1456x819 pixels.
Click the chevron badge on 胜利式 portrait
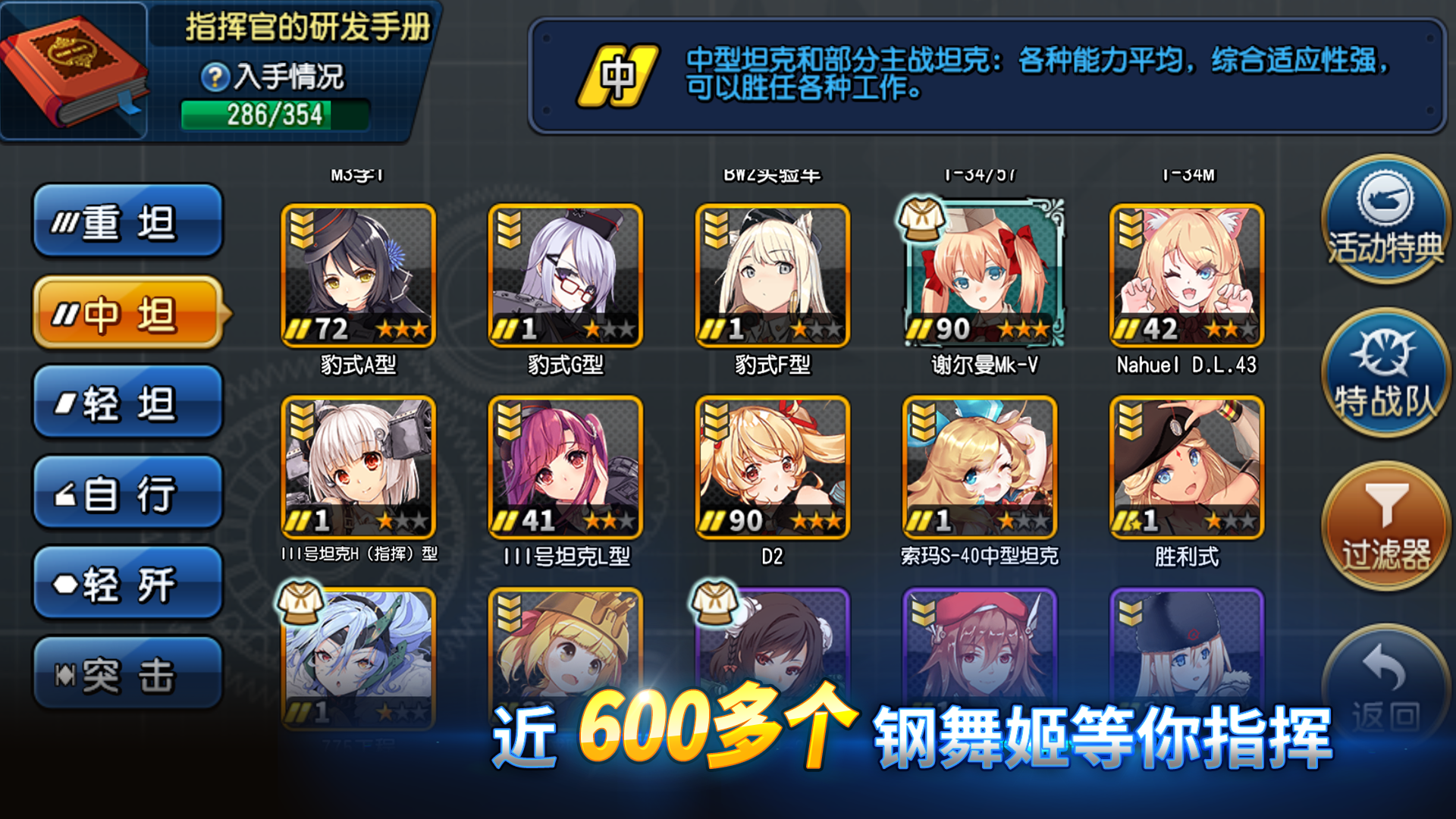coord(1130,419)
